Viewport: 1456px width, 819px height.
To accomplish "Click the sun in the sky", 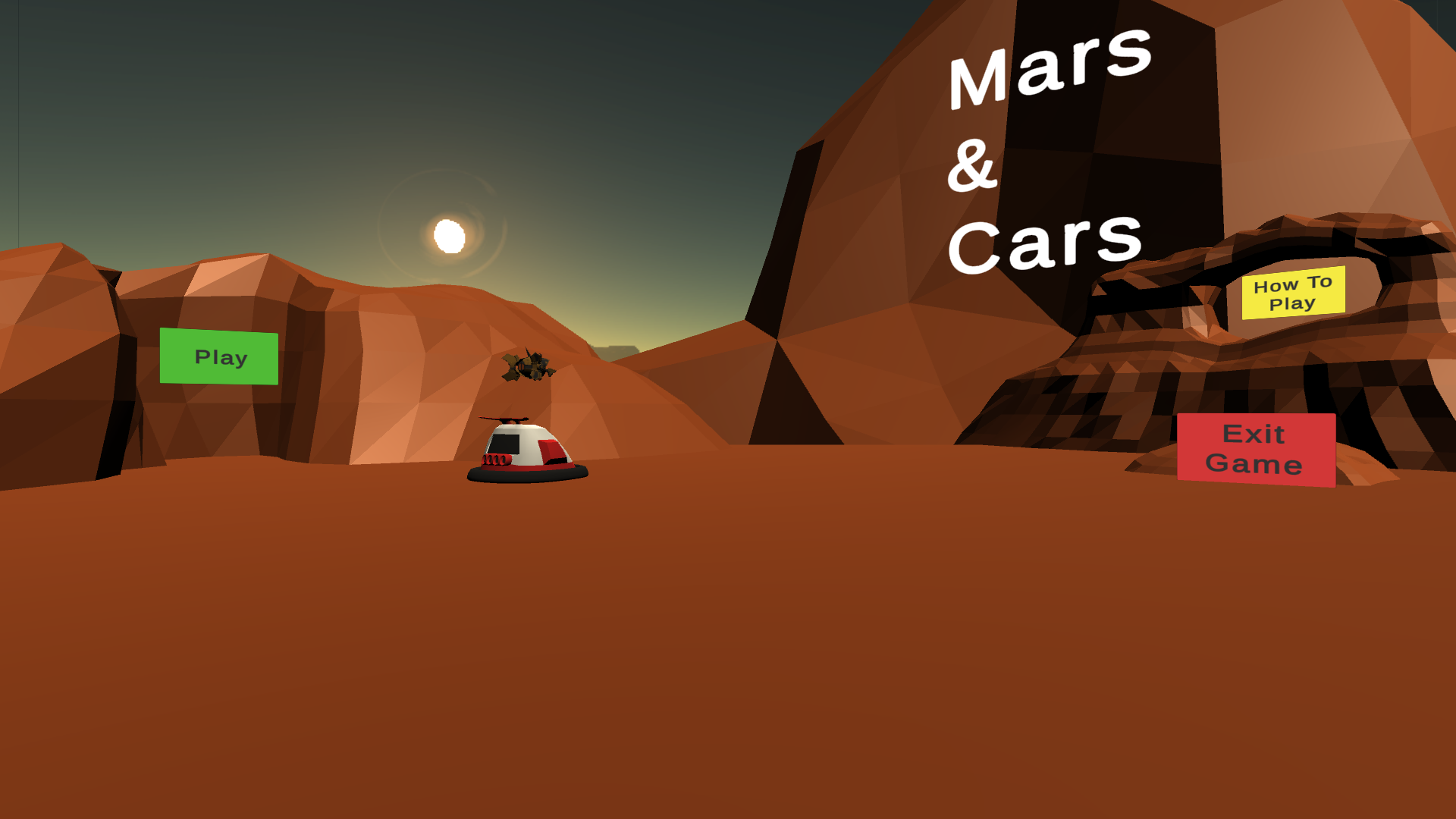I will [449, 235].
